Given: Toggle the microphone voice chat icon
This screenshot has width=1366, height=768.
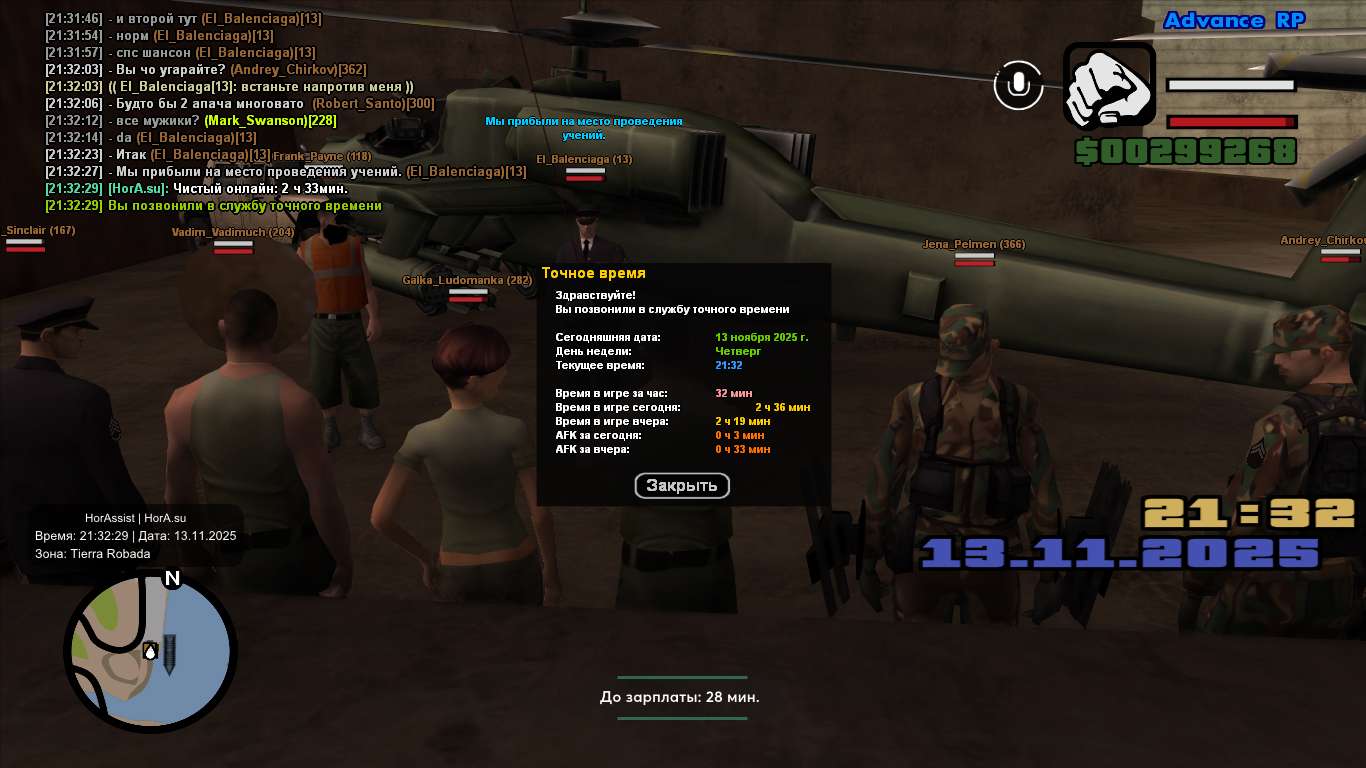Looking at the screenshot, I should 1018,85.
